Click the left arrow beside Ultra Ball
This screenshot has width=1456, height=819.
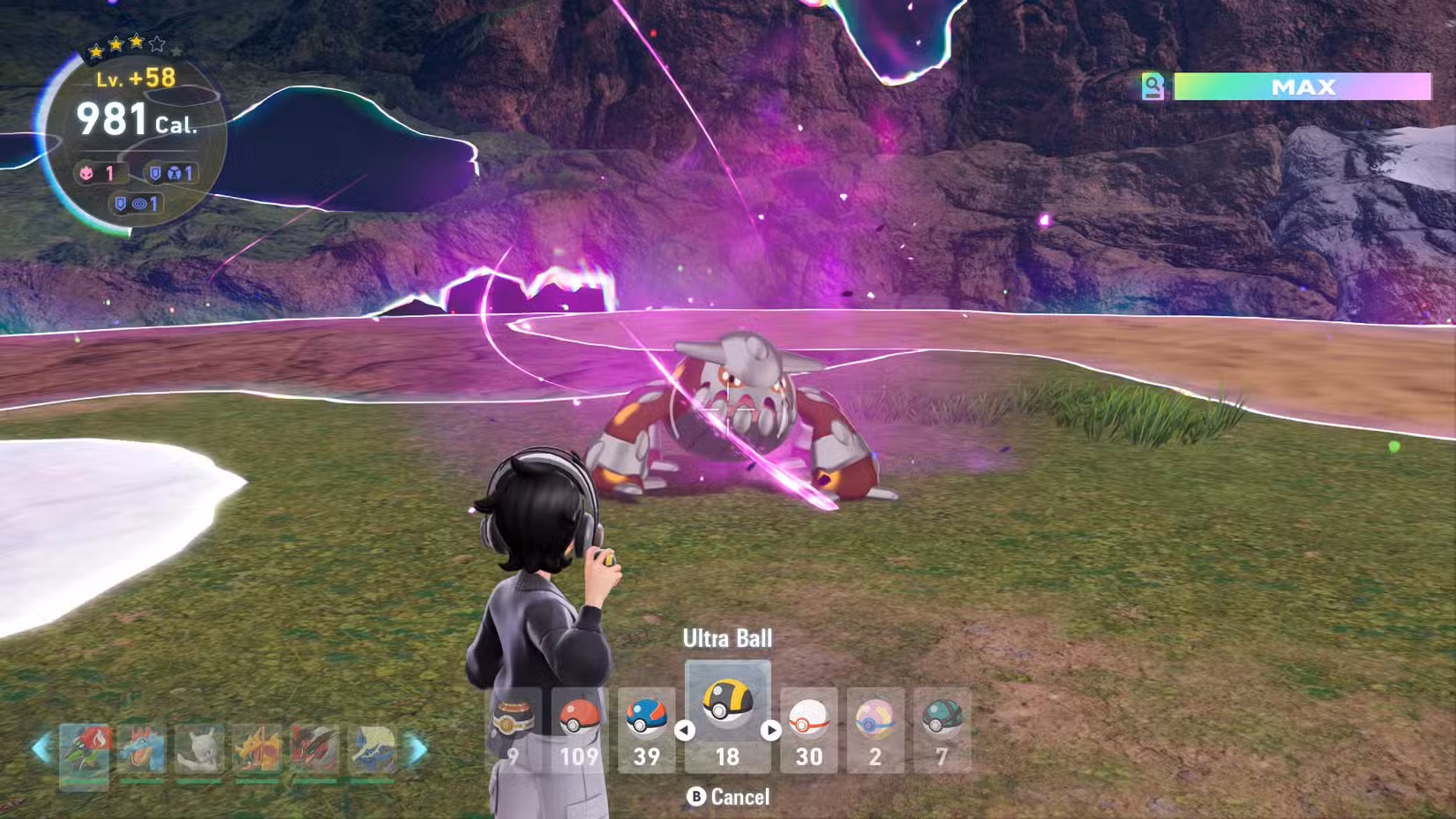click(684, 731)
